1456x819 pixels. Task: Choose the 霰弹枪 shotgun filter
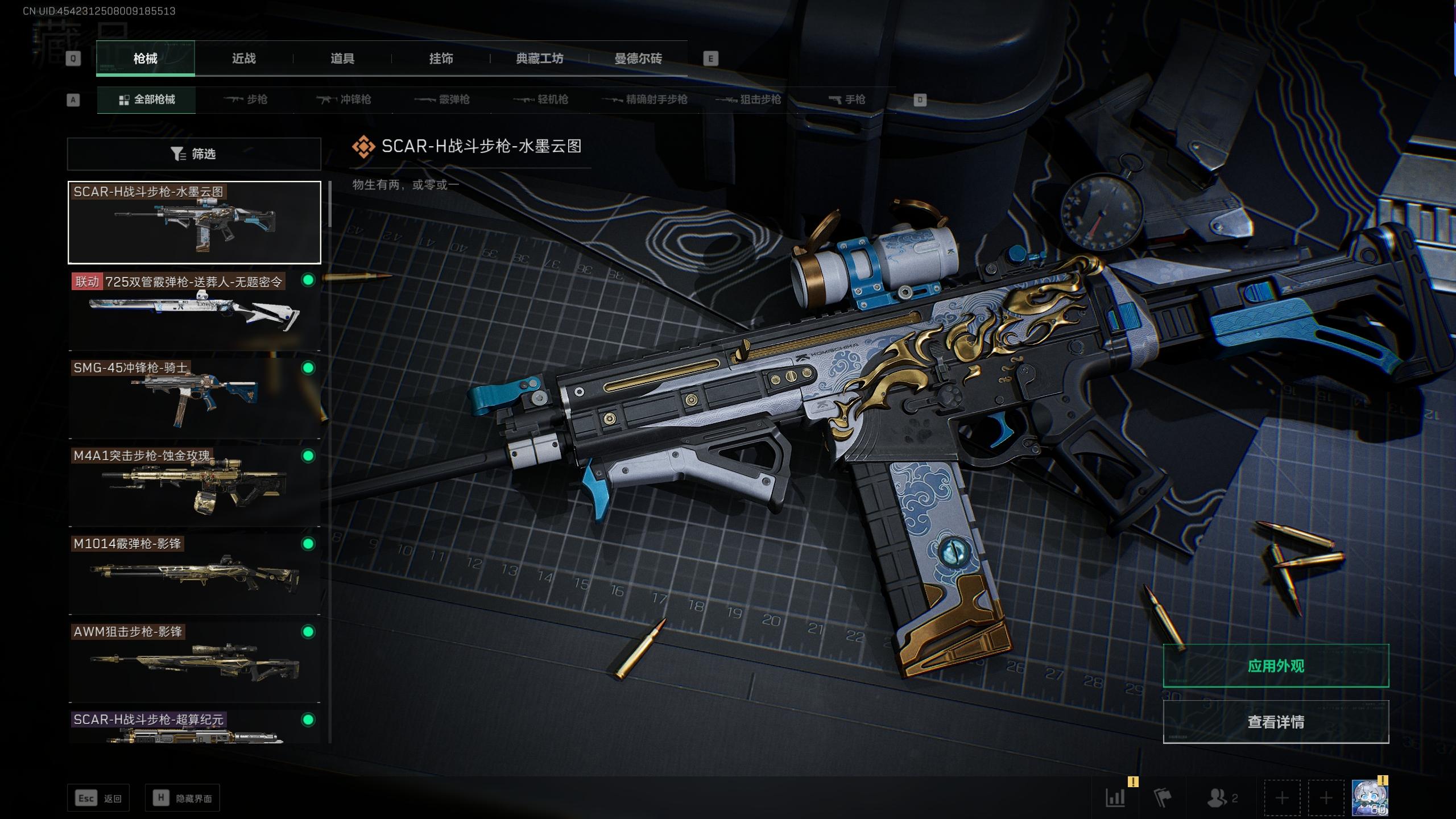coord(442,100)
